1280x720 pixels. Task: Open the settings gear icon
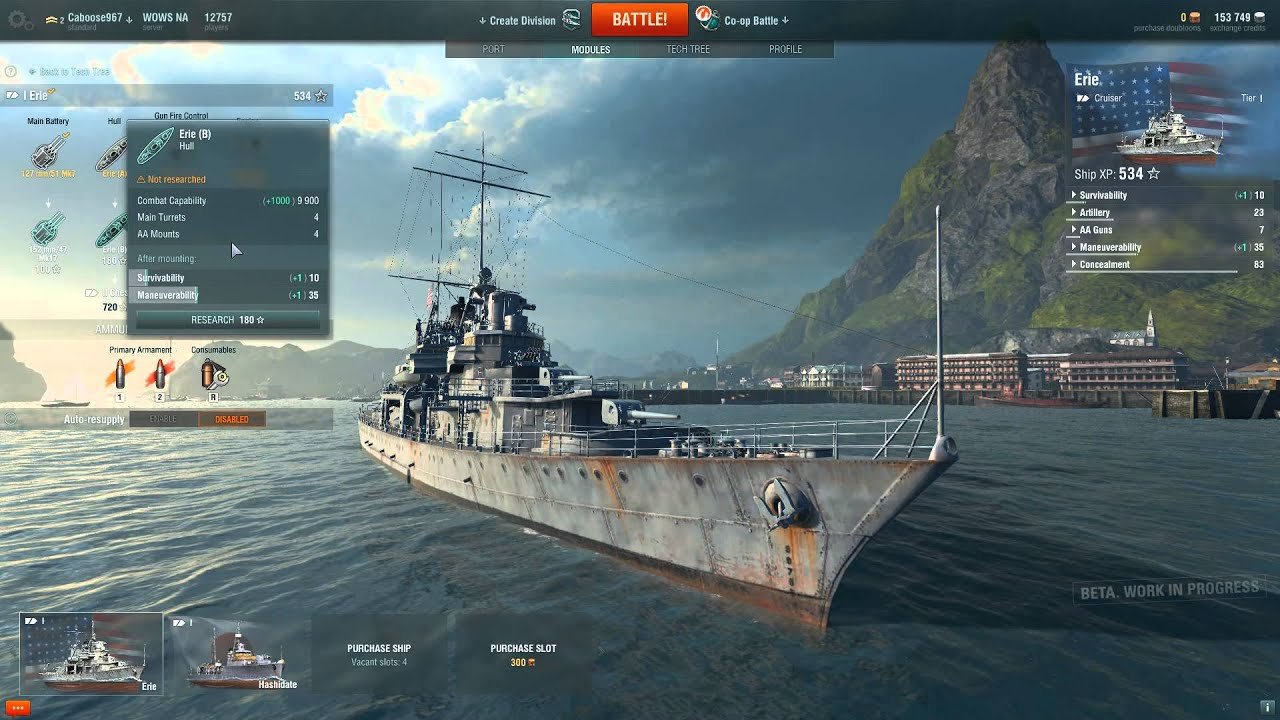click(x=18, y=20)
